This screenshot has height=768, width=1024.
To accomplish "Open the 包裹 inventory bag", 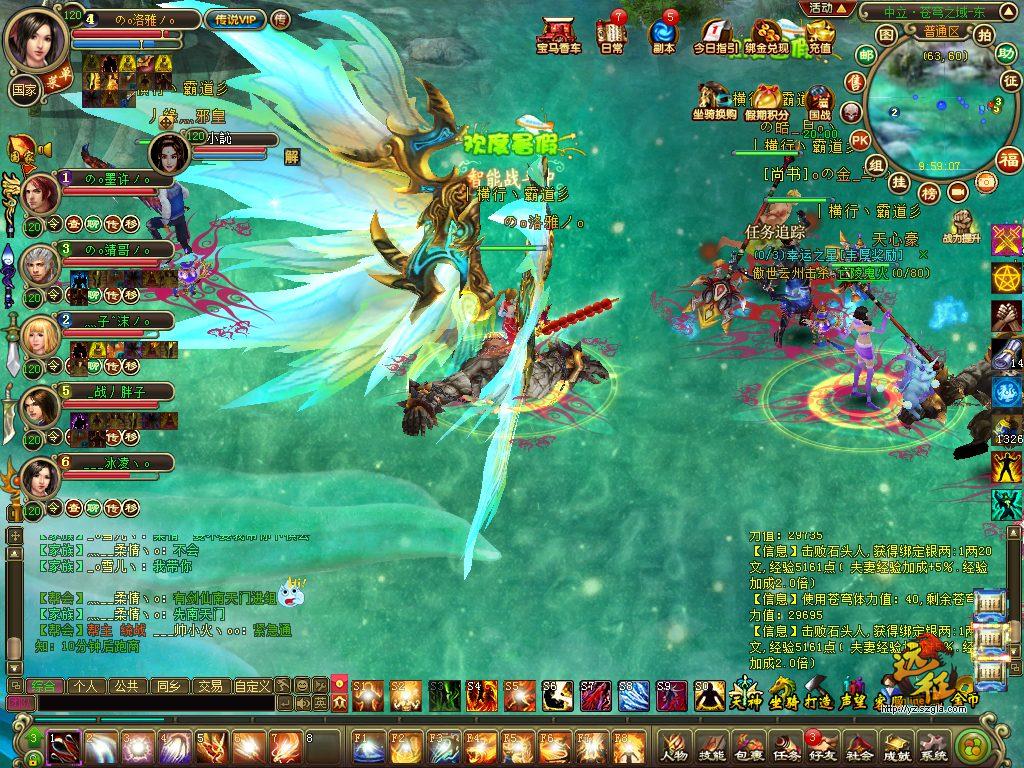I will point(749,745).
